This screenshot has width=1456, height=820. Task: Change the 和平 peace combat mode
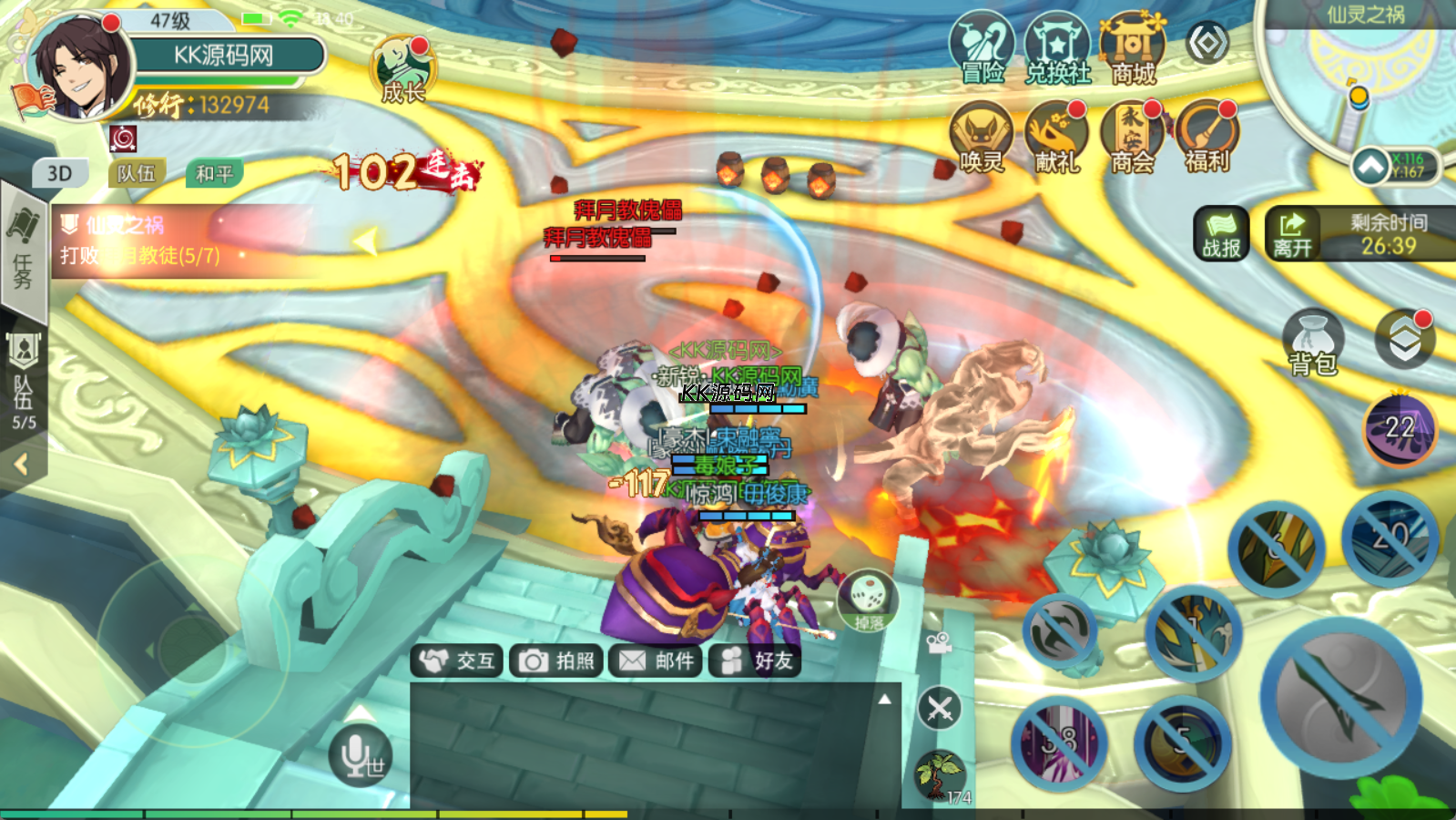(214, 173)
